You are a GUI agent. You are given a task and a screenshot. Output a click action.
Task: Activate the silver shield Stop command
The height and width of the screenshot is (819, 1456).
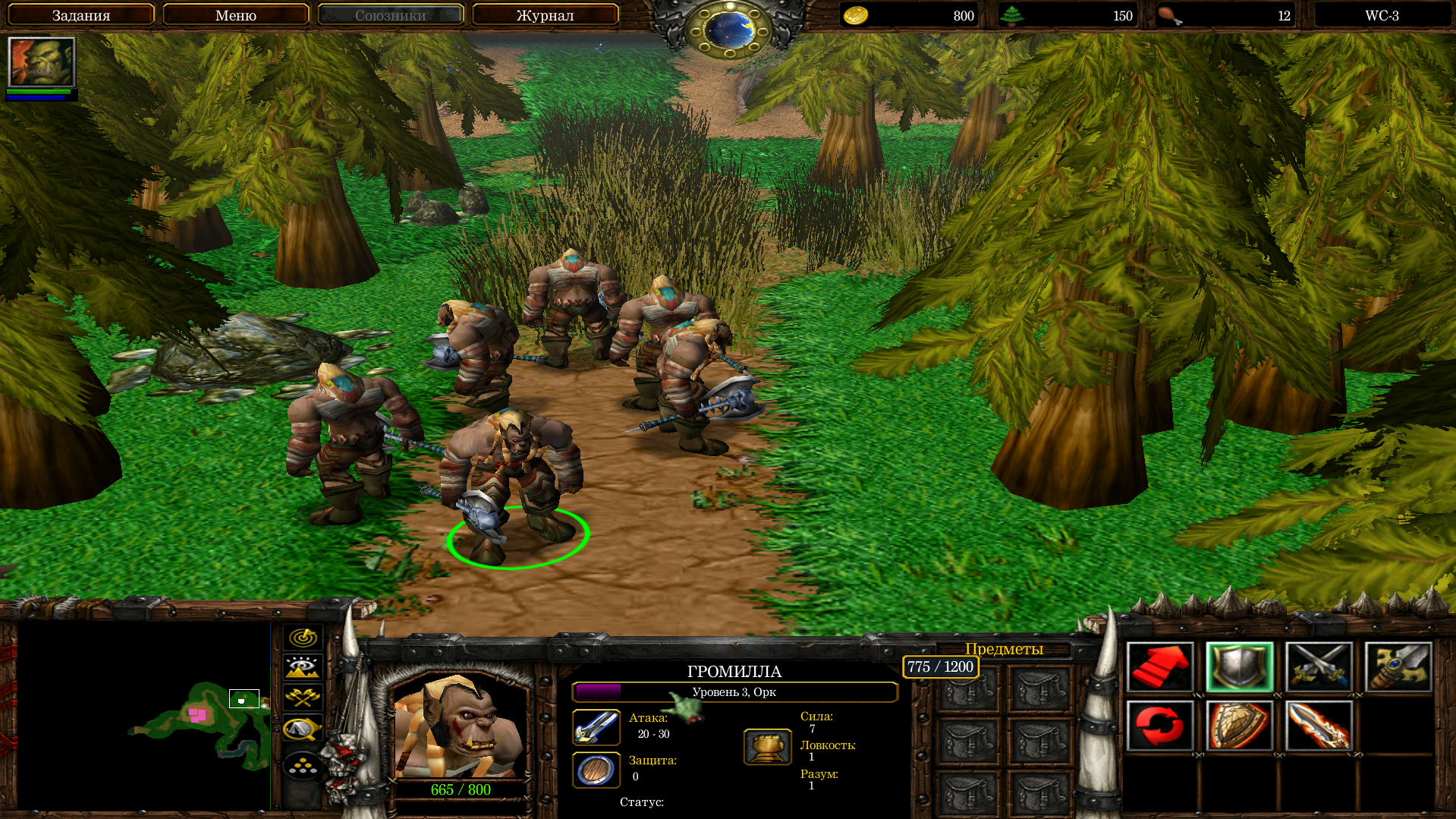pos(1240,667)
